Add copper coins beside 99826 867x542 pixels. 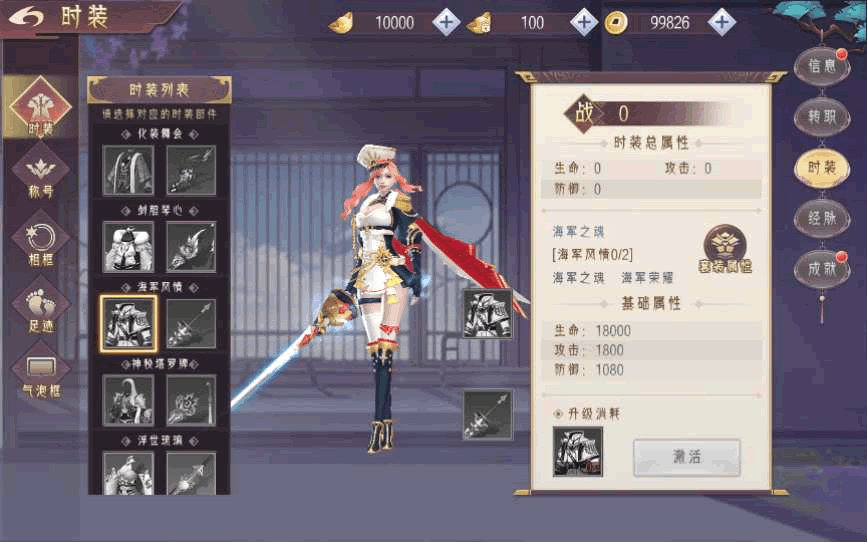point(723,22)
